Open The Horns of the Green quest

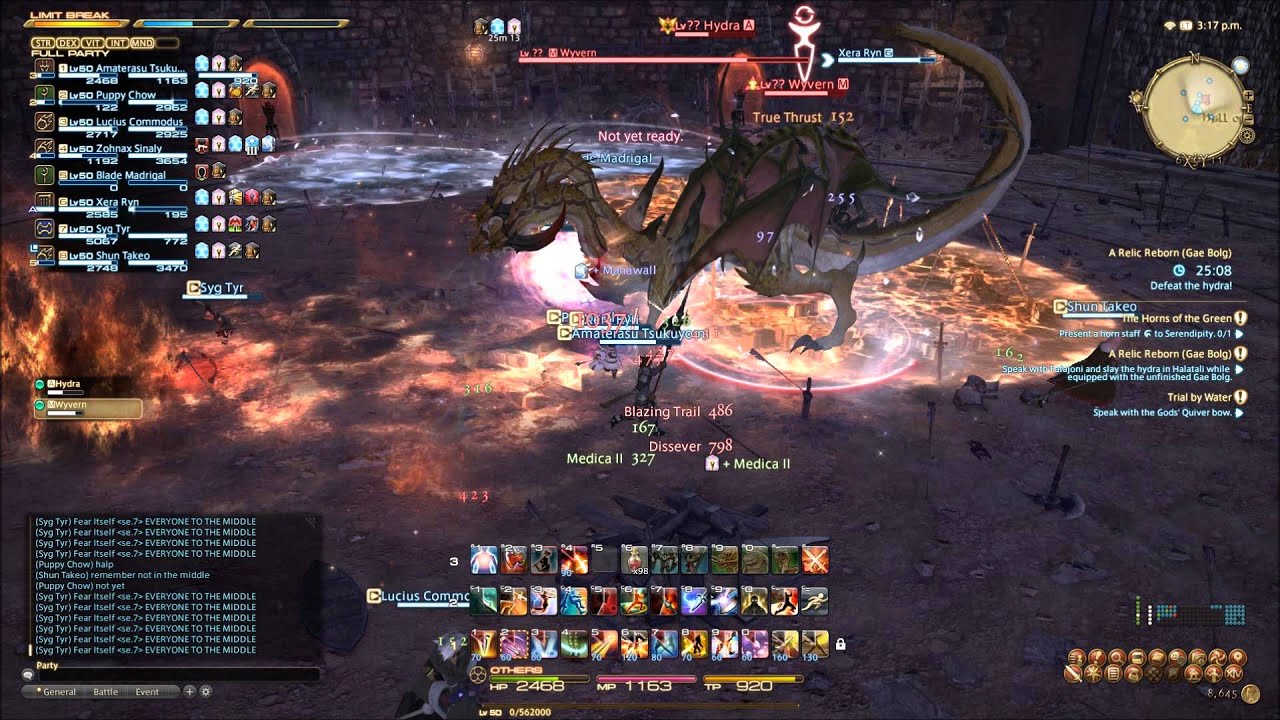pos(1175,319)
